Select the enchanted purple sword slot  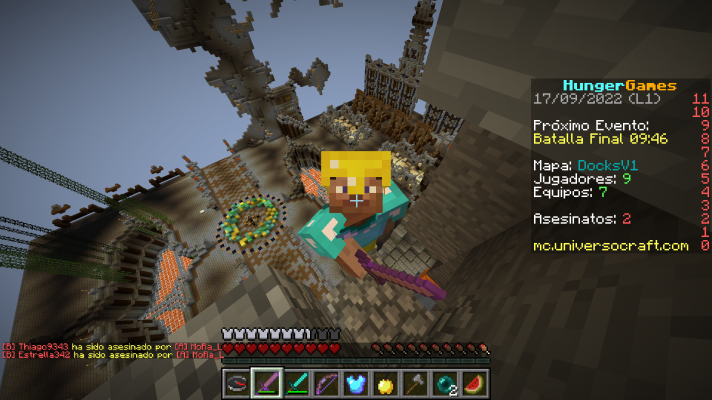(266, 383)
